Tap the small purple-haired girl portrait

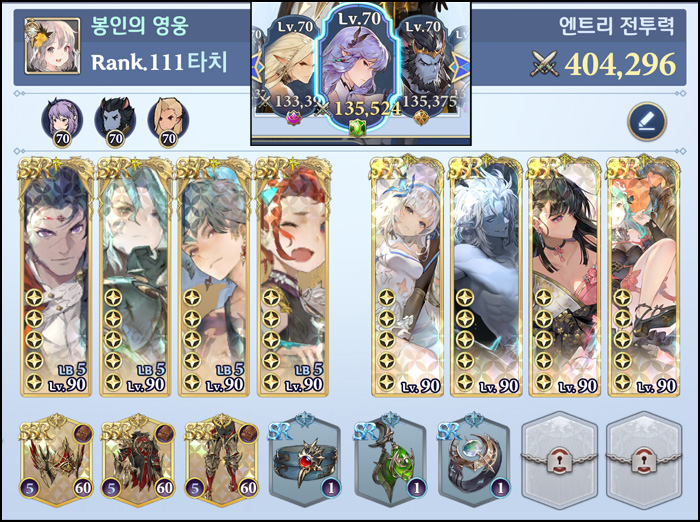tap(61, 120)
